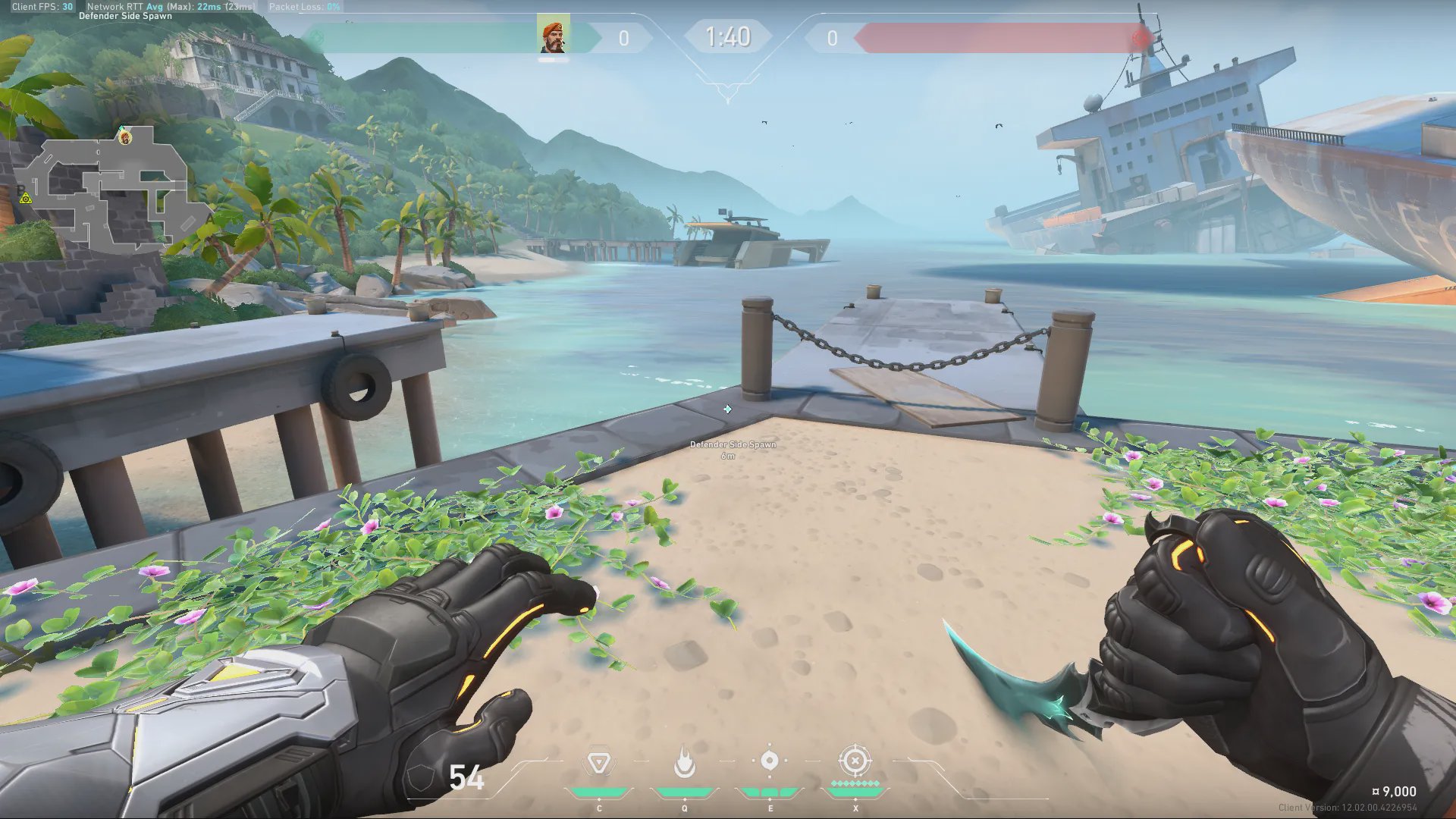
Task: Activate the Stim Beacon ability icon
Action: (598, 763)
